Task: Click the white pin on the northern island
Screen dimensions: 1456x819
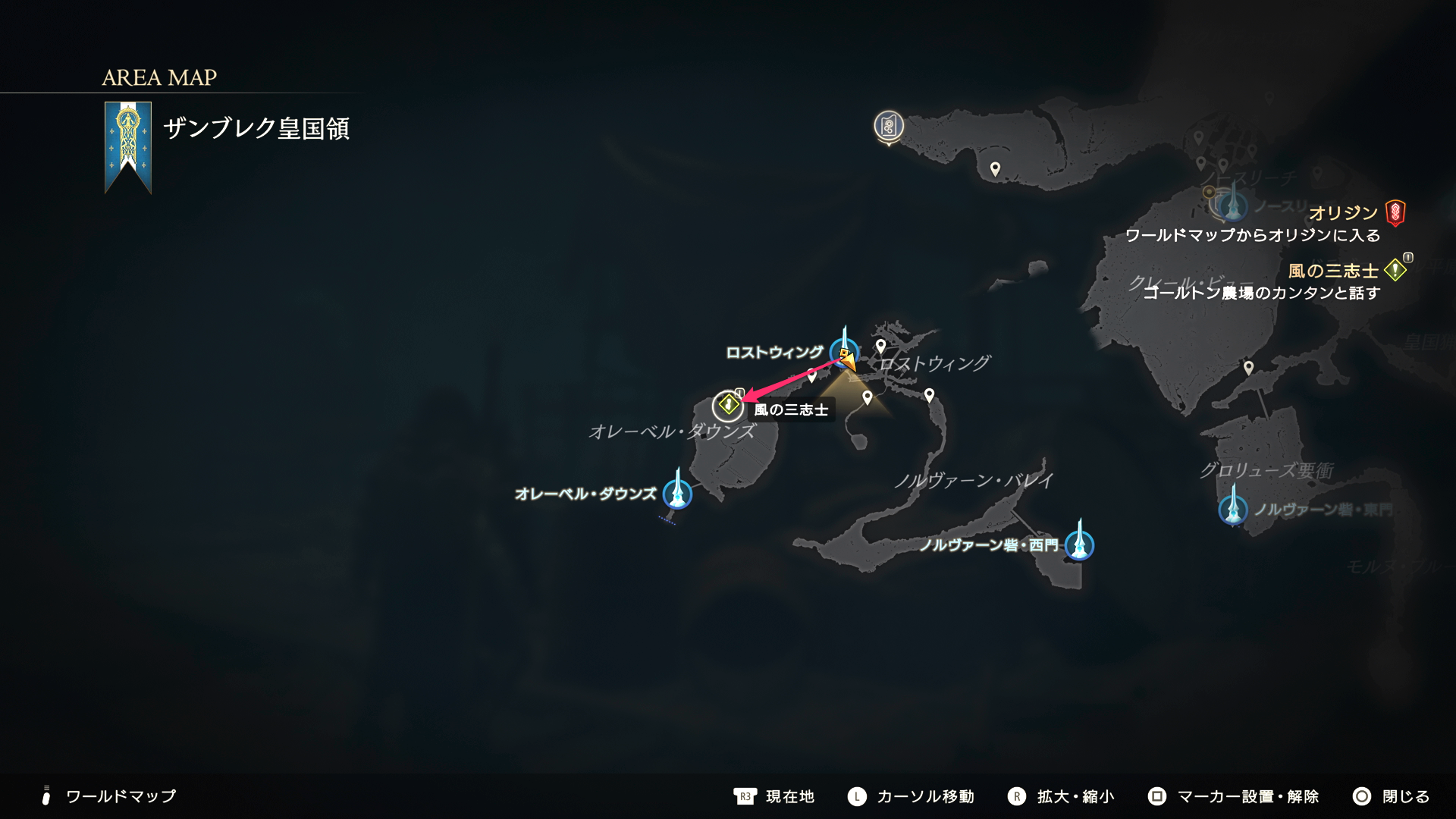Action: pos(995,168)
